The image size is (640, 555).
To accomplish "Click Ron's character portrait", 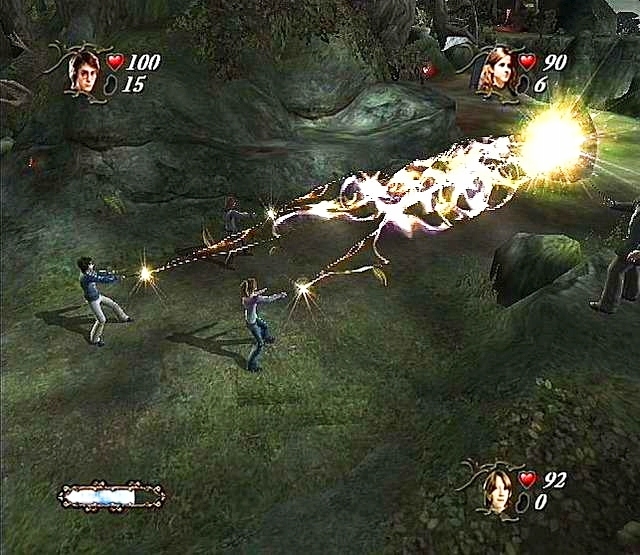I will 497,490.
